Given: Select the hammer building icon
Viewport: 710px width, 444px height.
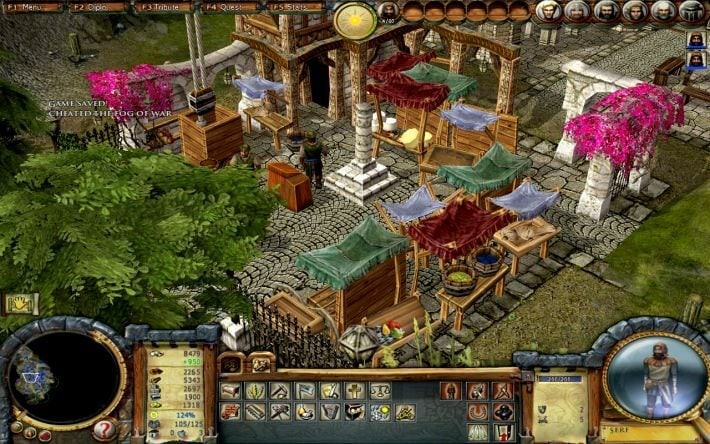Looking at the screenshot, I should (281, 411).
